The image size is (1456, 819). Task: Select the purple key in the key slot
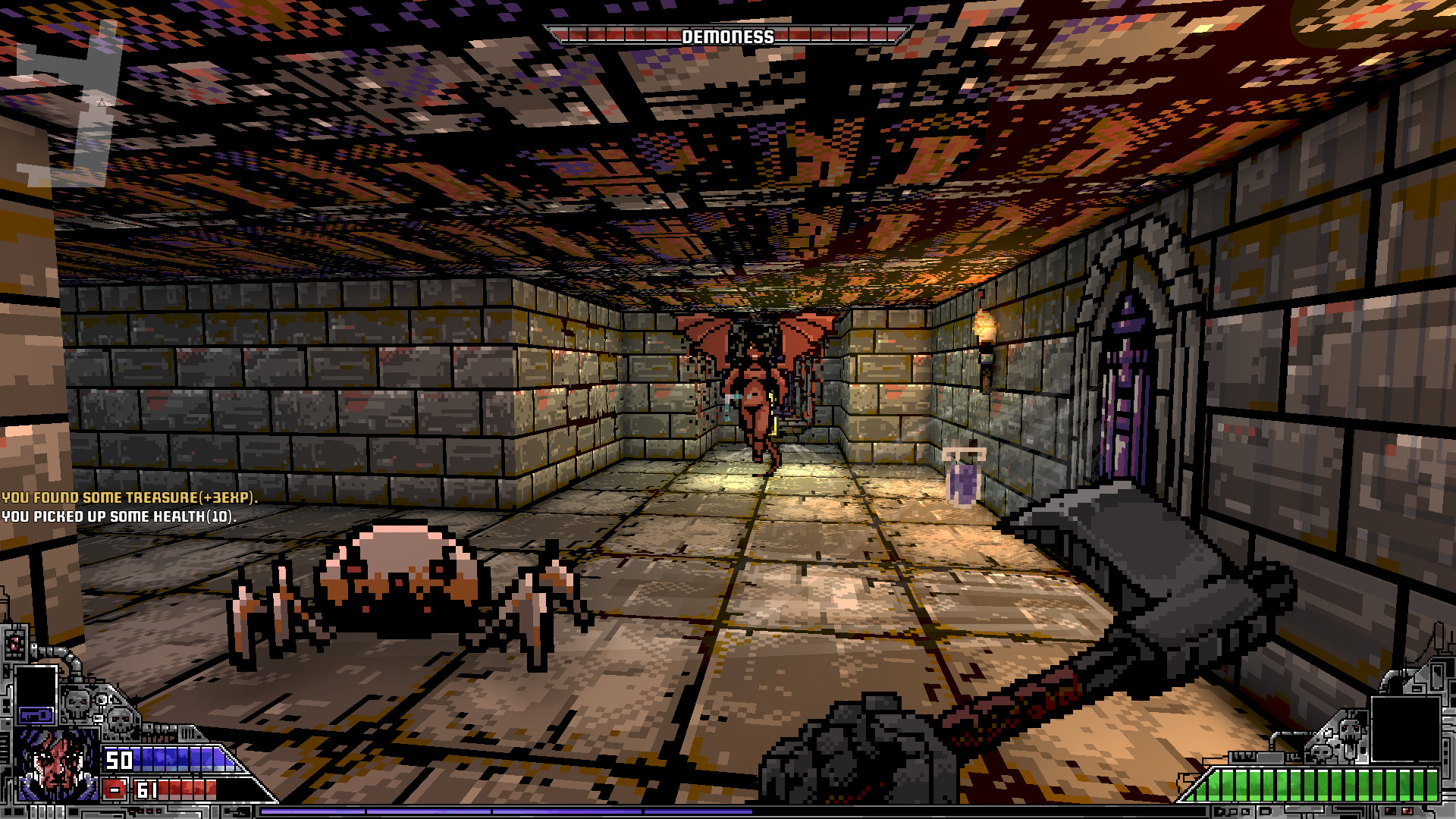36,714
